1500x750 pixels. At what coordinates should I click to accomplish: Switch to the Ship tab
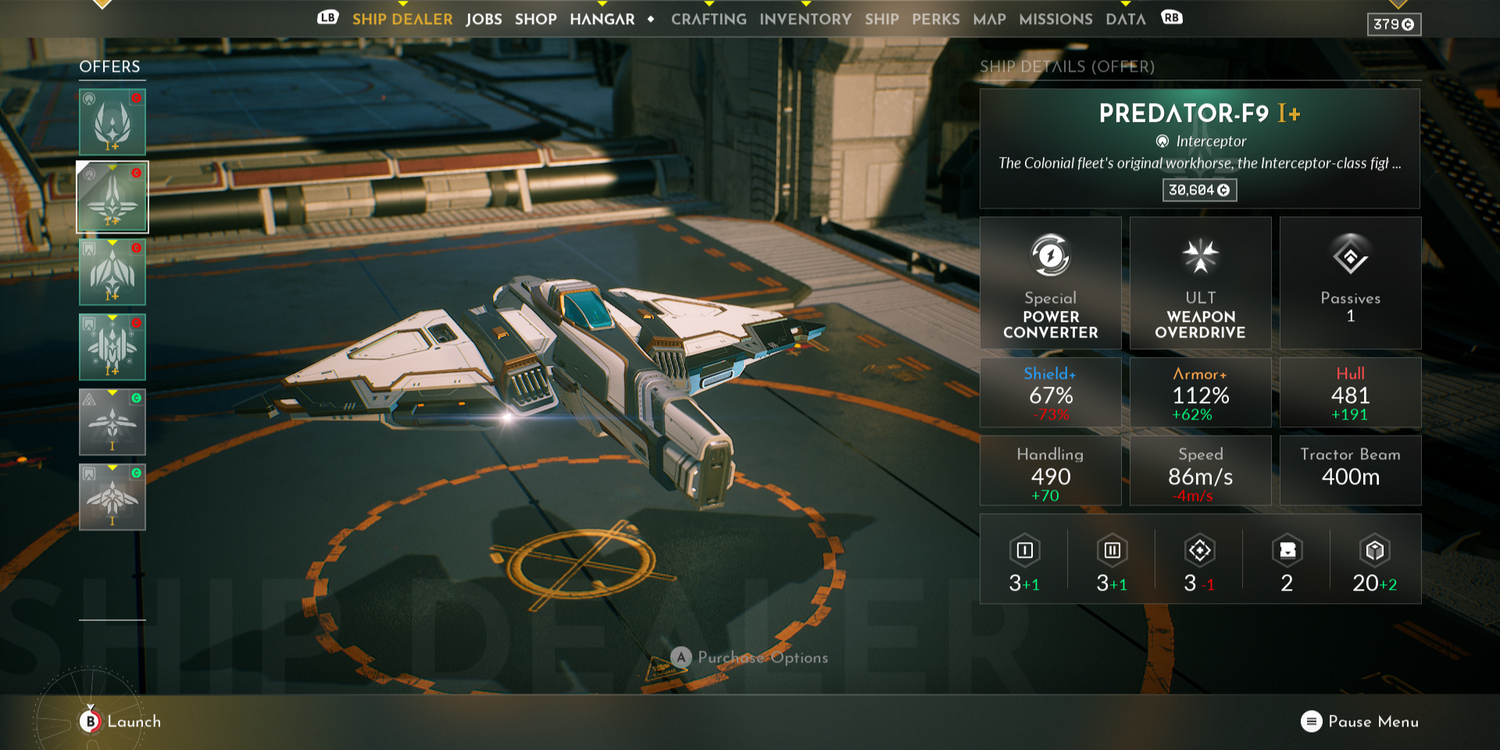[x=882, y=19]
